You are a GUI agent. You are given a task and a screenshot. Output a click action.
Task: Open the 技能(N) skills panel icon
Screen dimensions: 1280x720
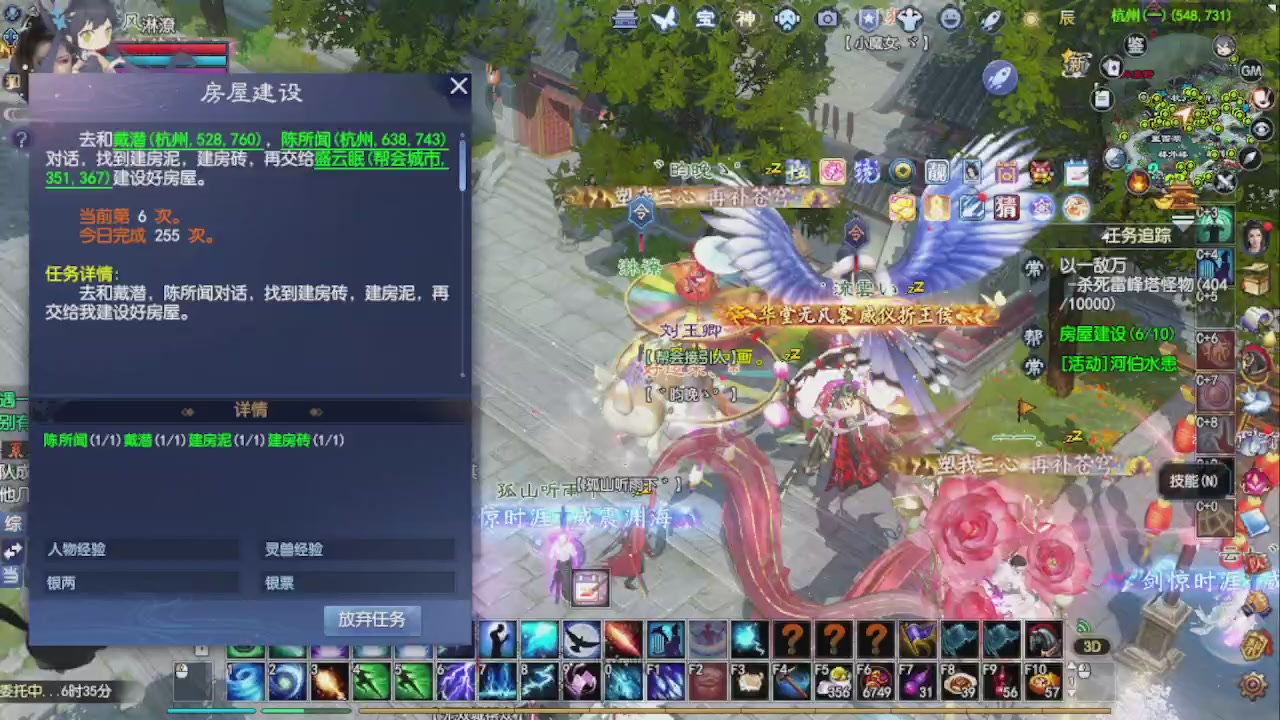tap(1193, 481)
